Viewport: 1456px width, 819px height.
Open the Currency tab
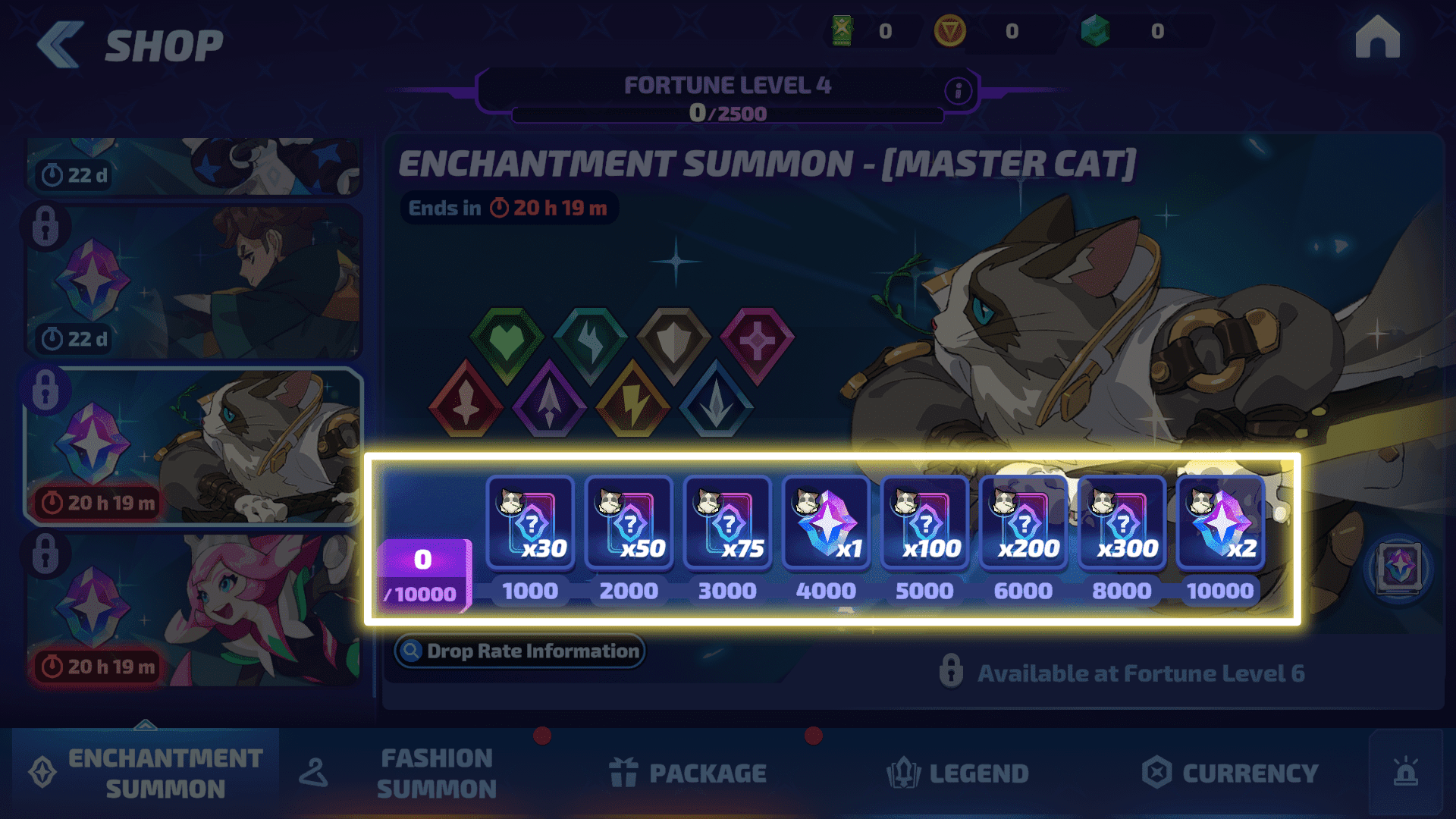(1230, 773)
